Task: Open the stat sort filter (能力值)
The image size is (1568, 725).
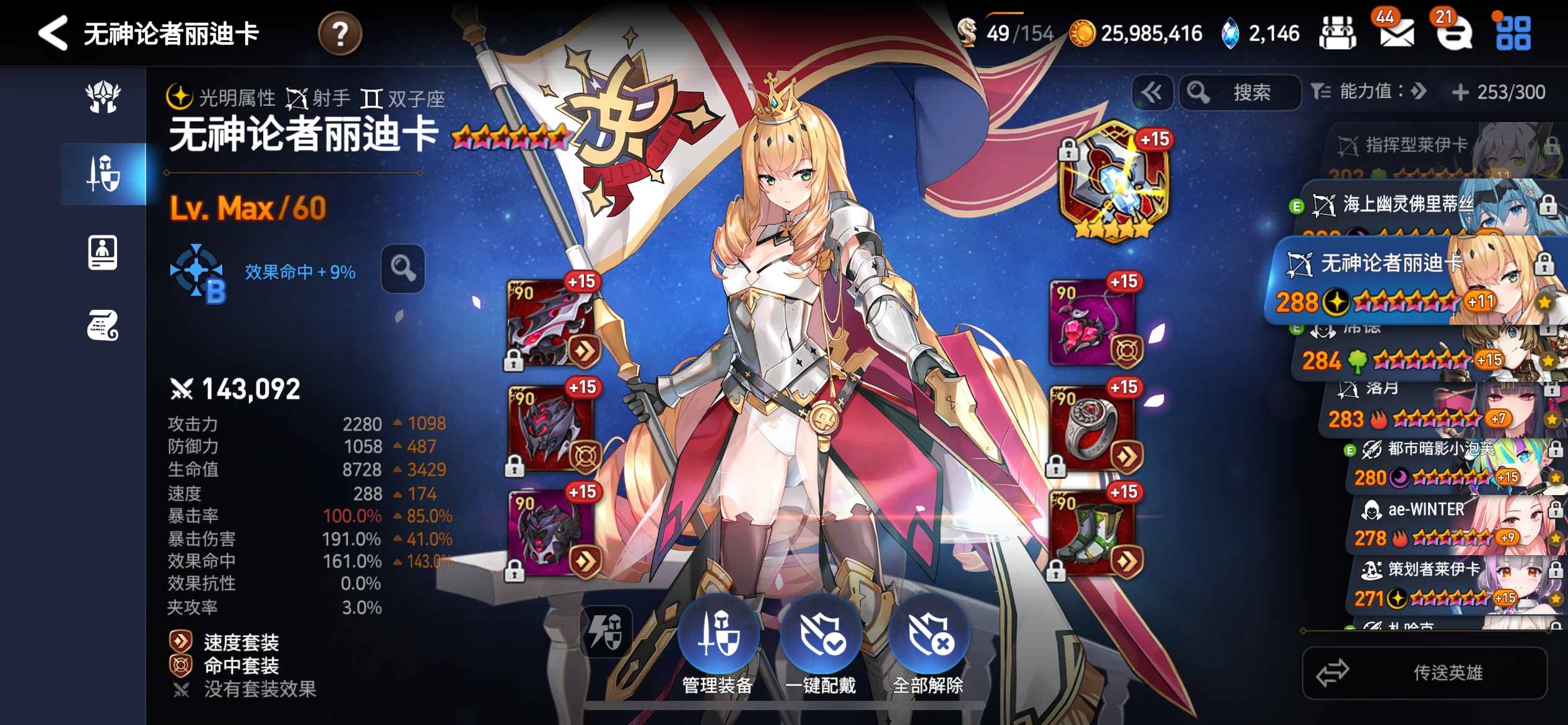Action: (1369, 92)
